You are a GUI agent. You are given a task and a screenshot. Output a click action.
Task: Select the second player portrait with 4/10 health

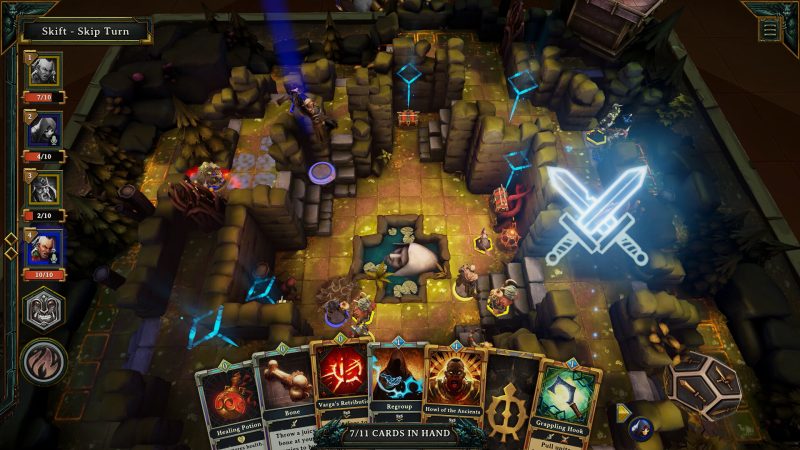point(44,129)
